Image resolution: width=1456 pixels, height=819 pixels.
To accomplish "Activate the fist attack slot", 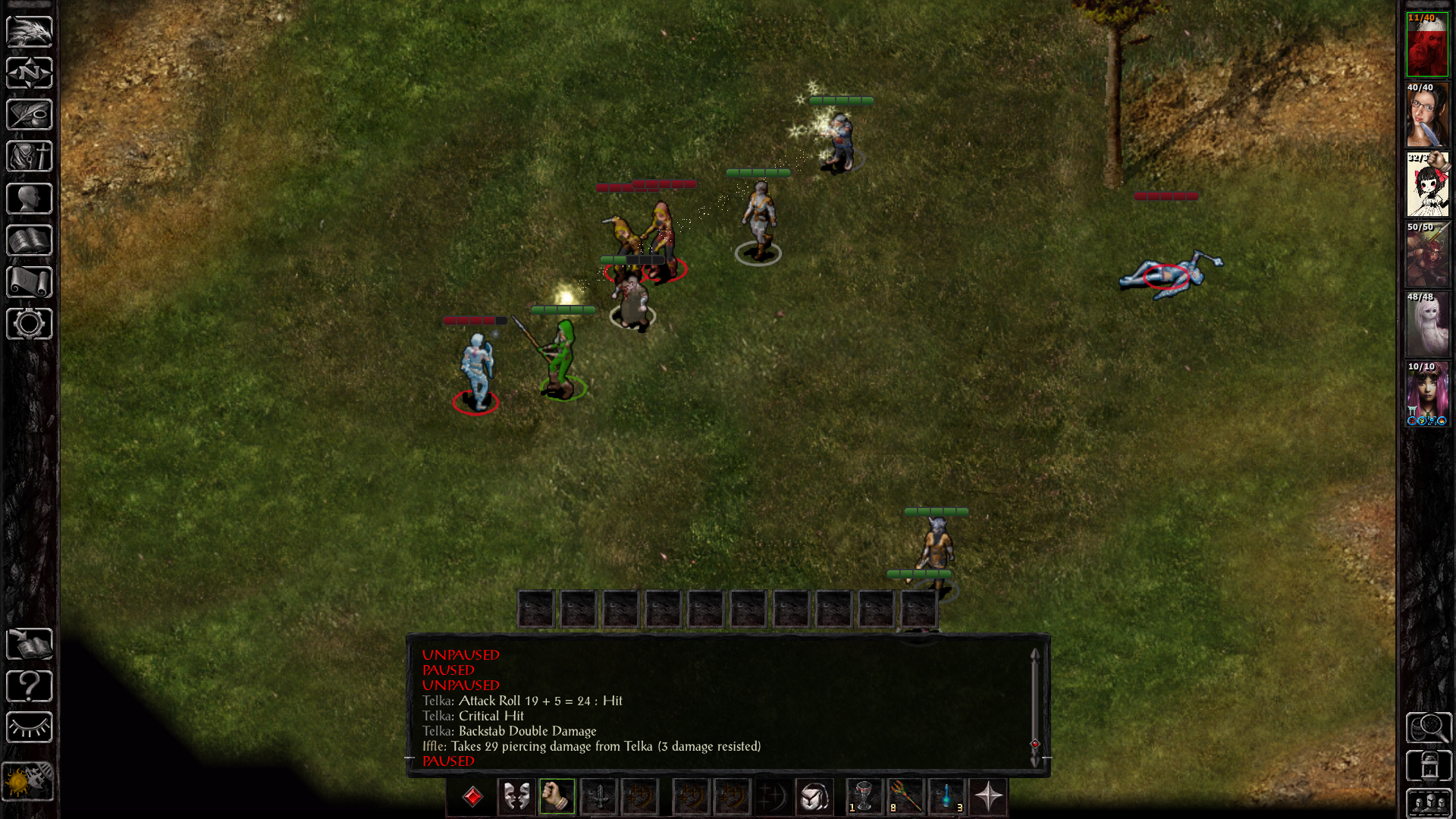I will coord(557,796).
